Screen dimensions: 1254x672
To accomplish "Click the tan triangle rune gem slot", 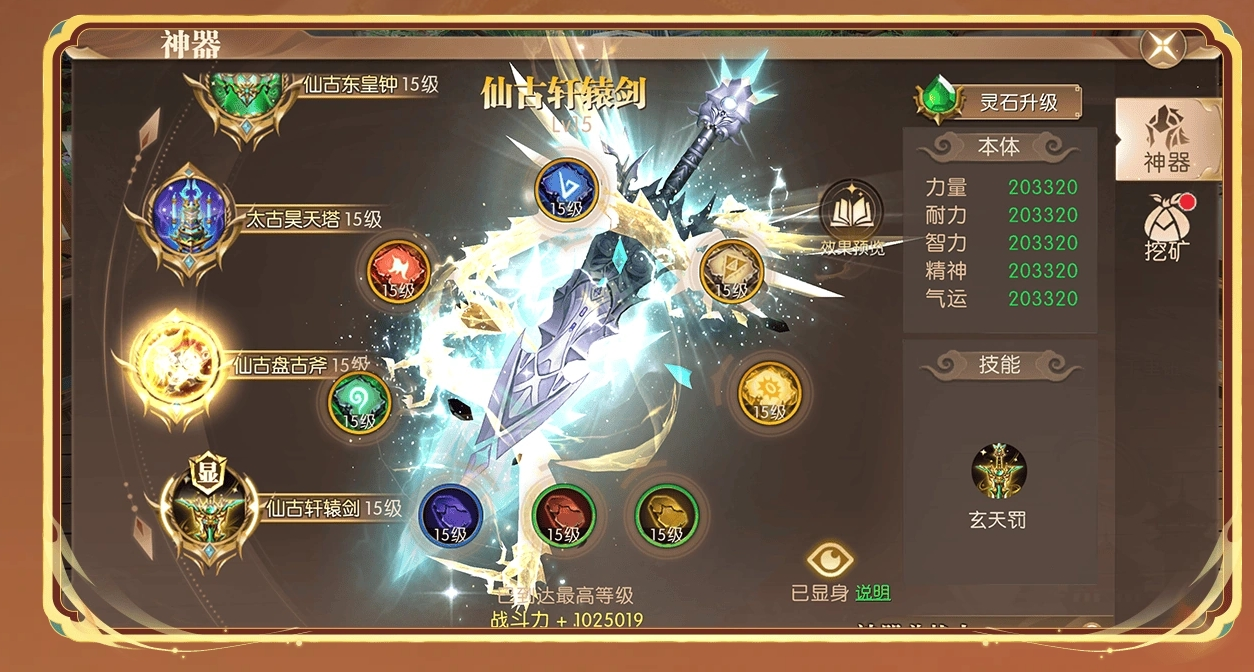I will click(x=731, y=271).
